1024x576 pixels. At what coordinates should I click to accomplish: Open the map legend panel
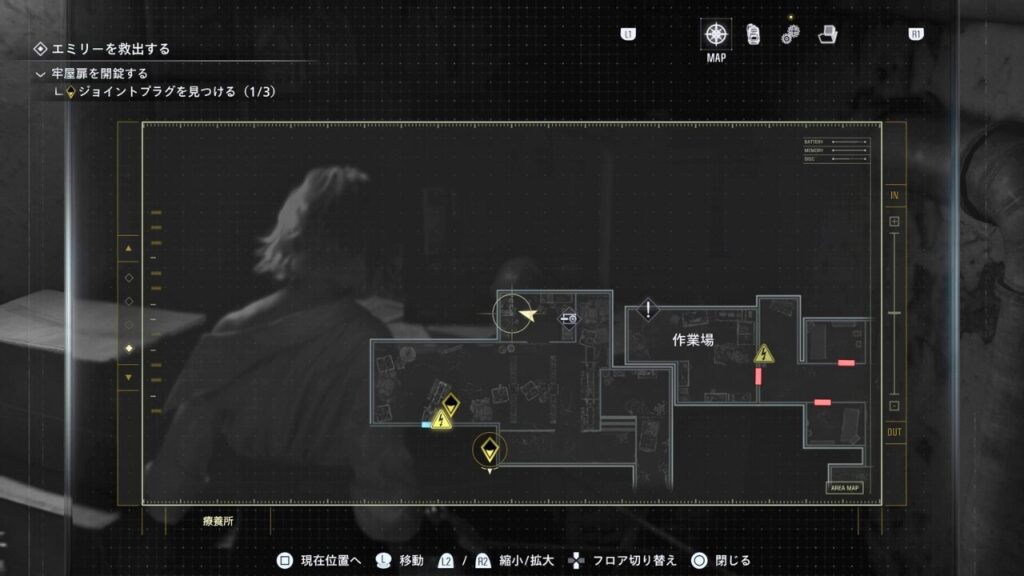[836, 150]
